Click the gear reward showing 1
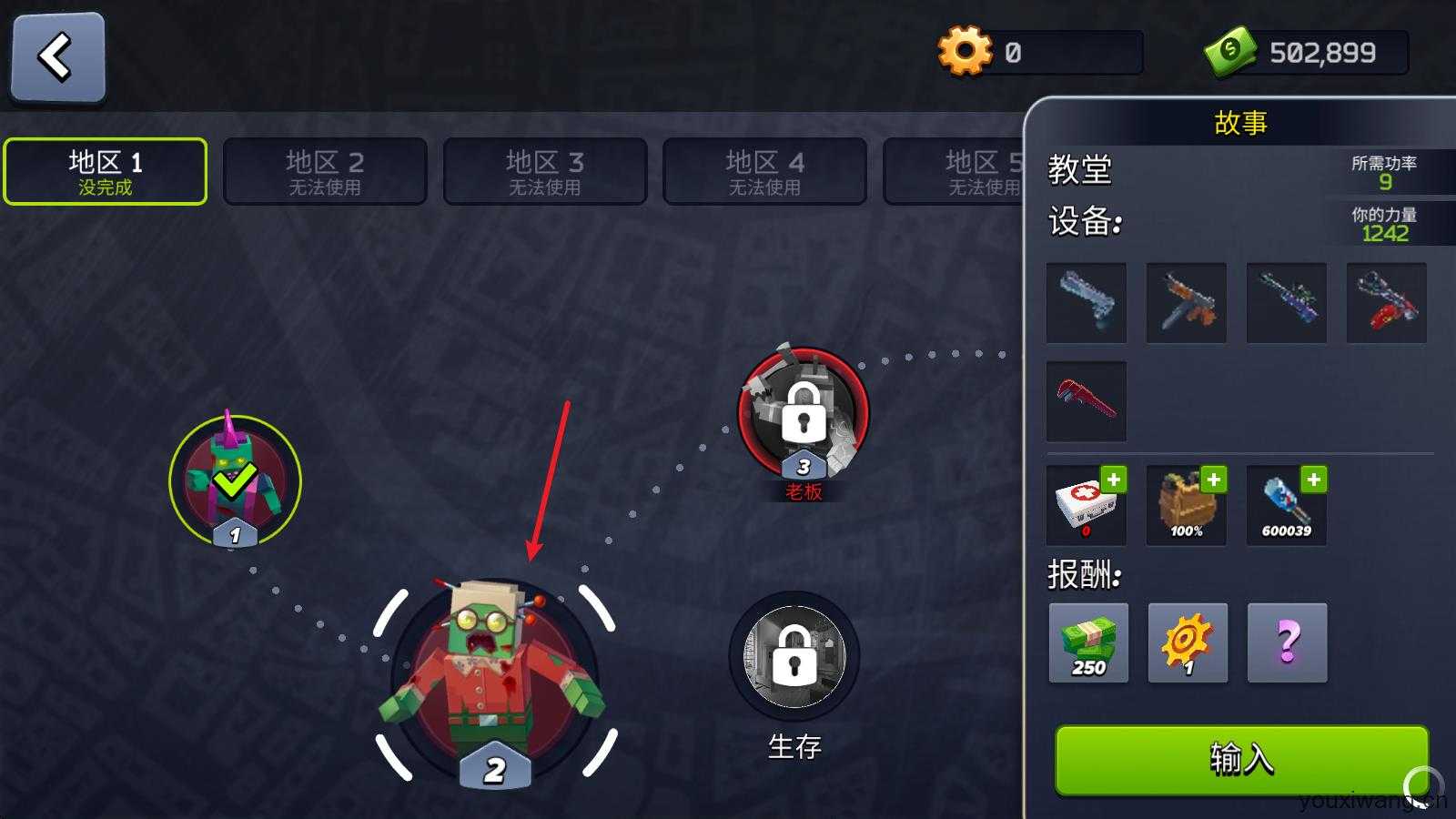 coord(1187,644)
